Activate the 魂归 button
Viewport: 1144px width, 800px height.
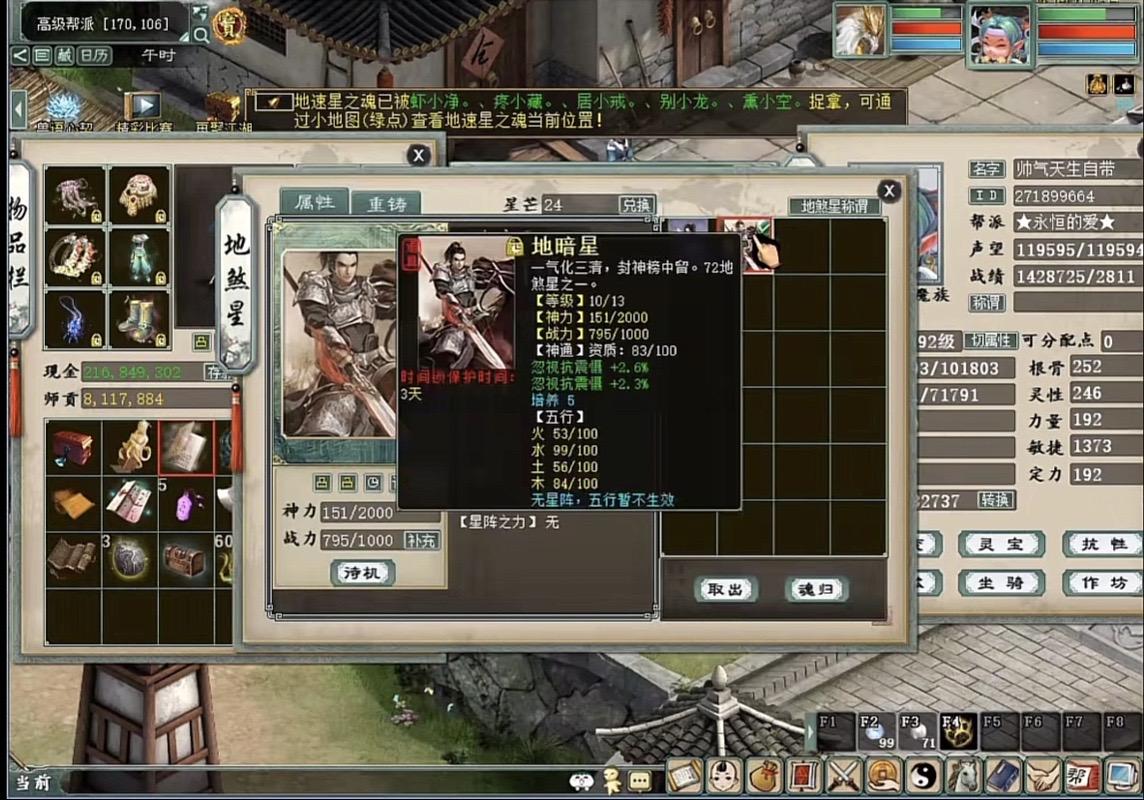click(x=816, y=589)
